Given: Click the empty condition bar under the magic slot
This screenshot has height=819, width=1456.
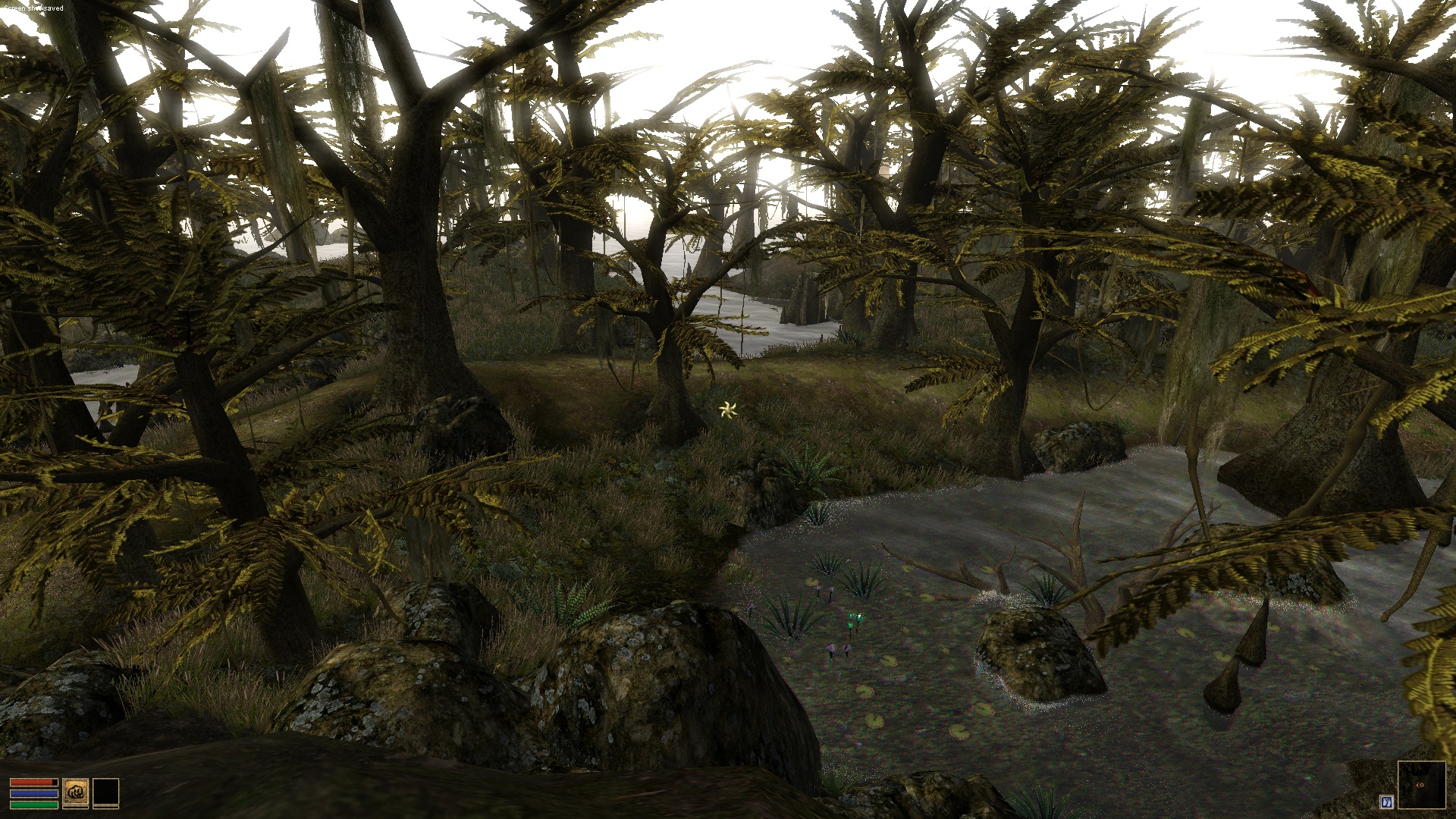Looking at the screenshot, I should (x=106, y=808).
